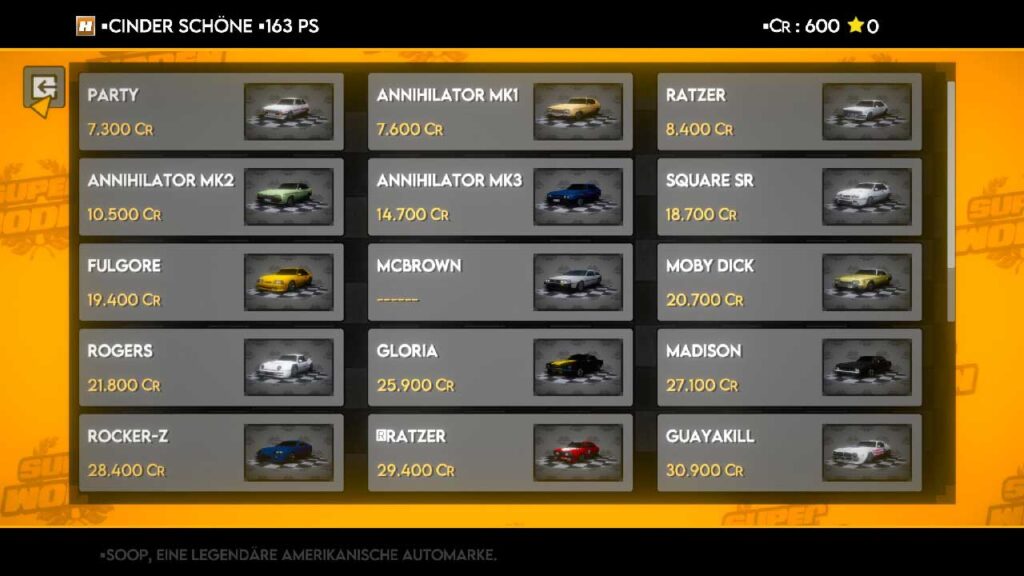Choose the Annihilator MK1 car
Image resolution: width=1024 pixels, height=576 pixels.
(500, 112)
